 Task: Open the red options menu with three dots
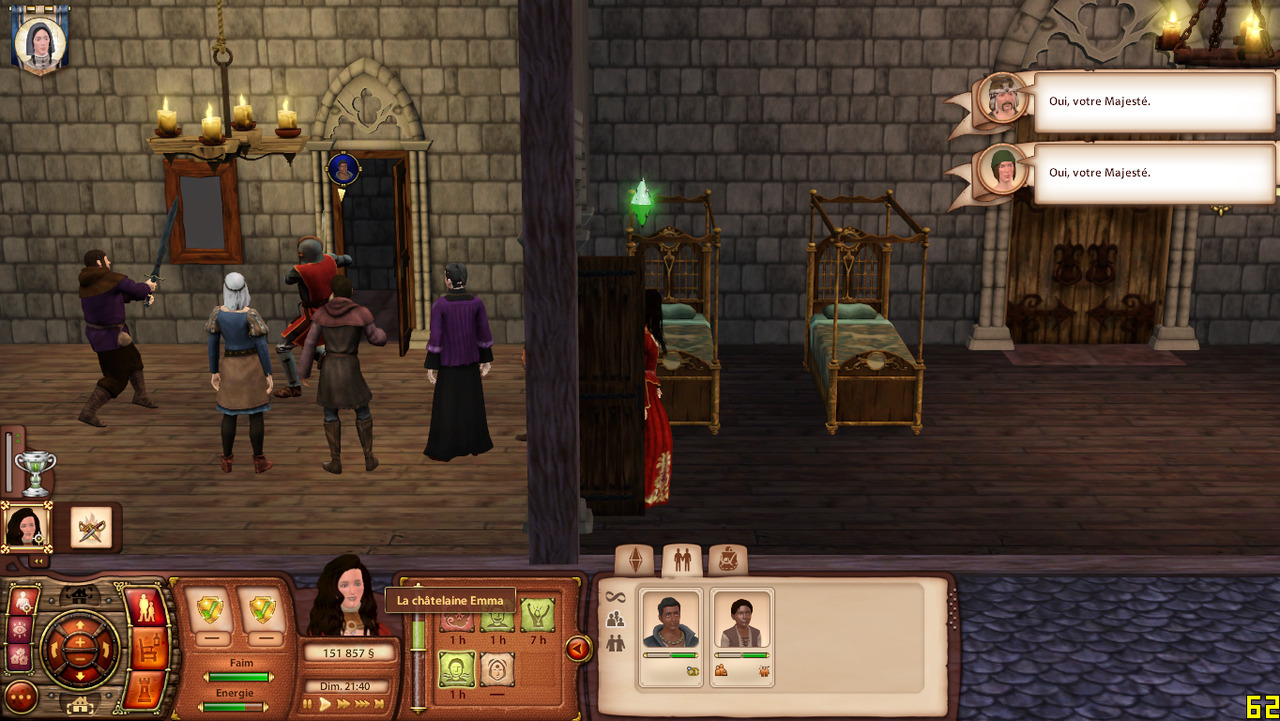point(21,696)
